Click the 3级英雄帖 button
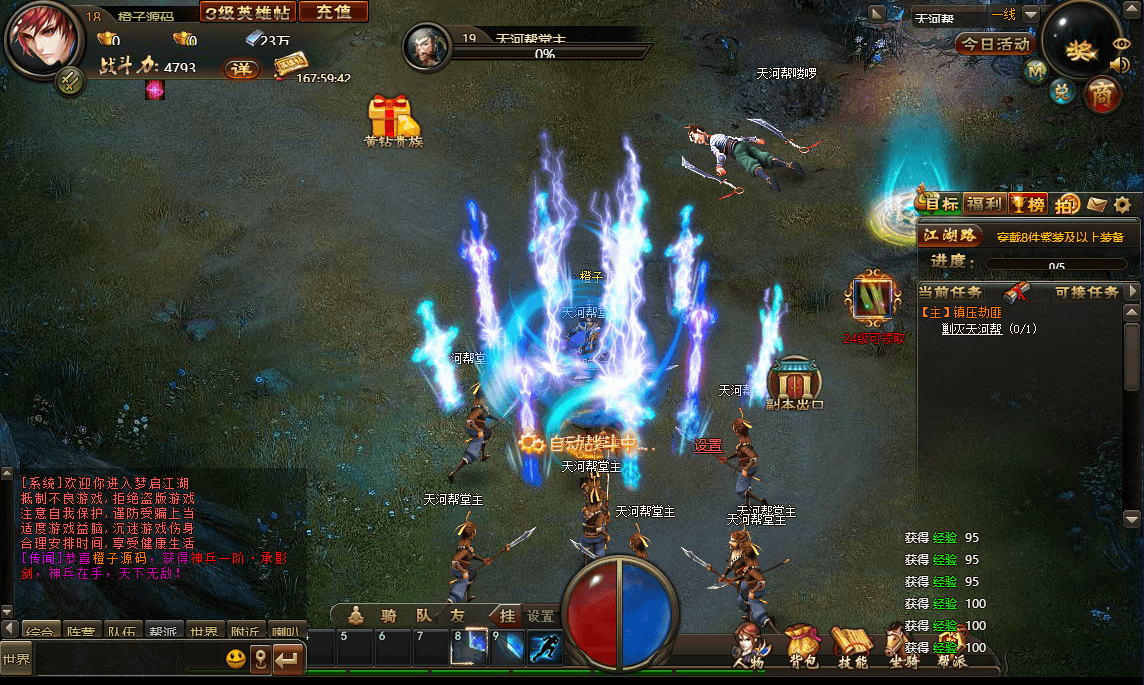 247,12
